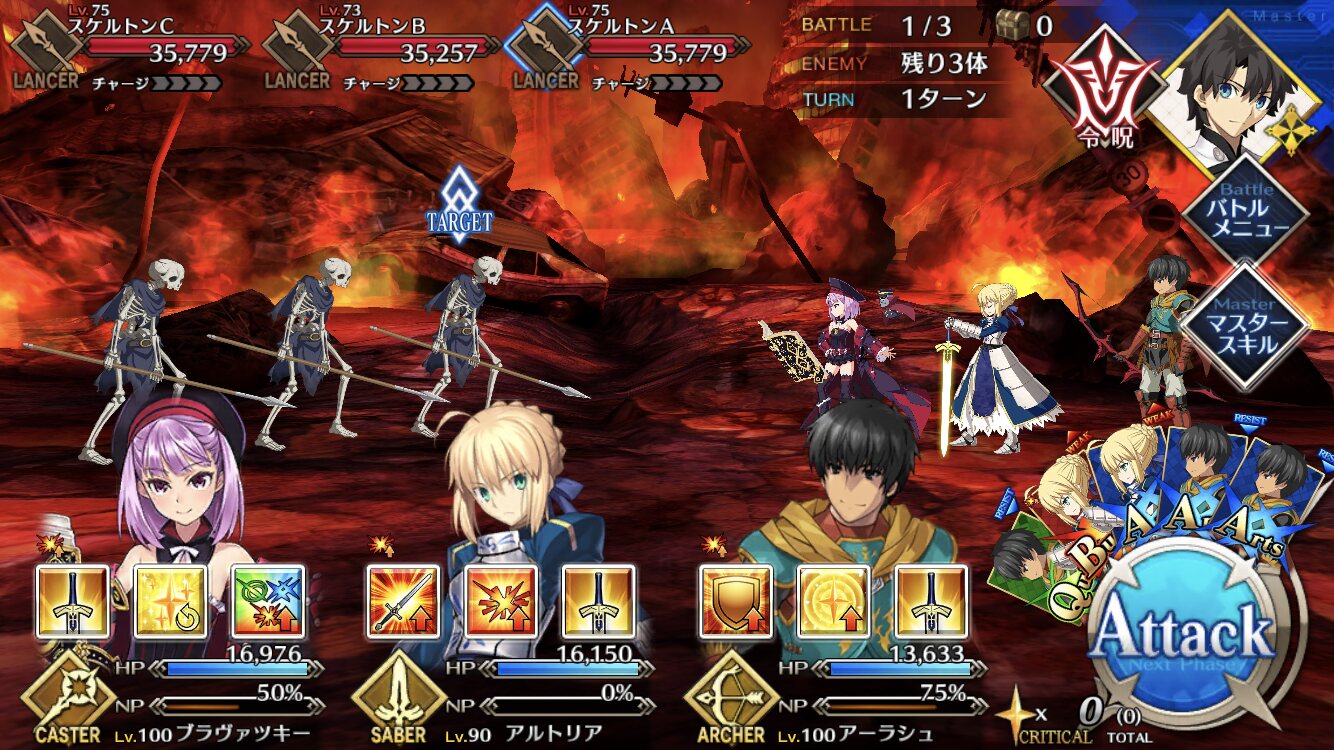Use Altria's vertical sword buff skill

(598, 602)
